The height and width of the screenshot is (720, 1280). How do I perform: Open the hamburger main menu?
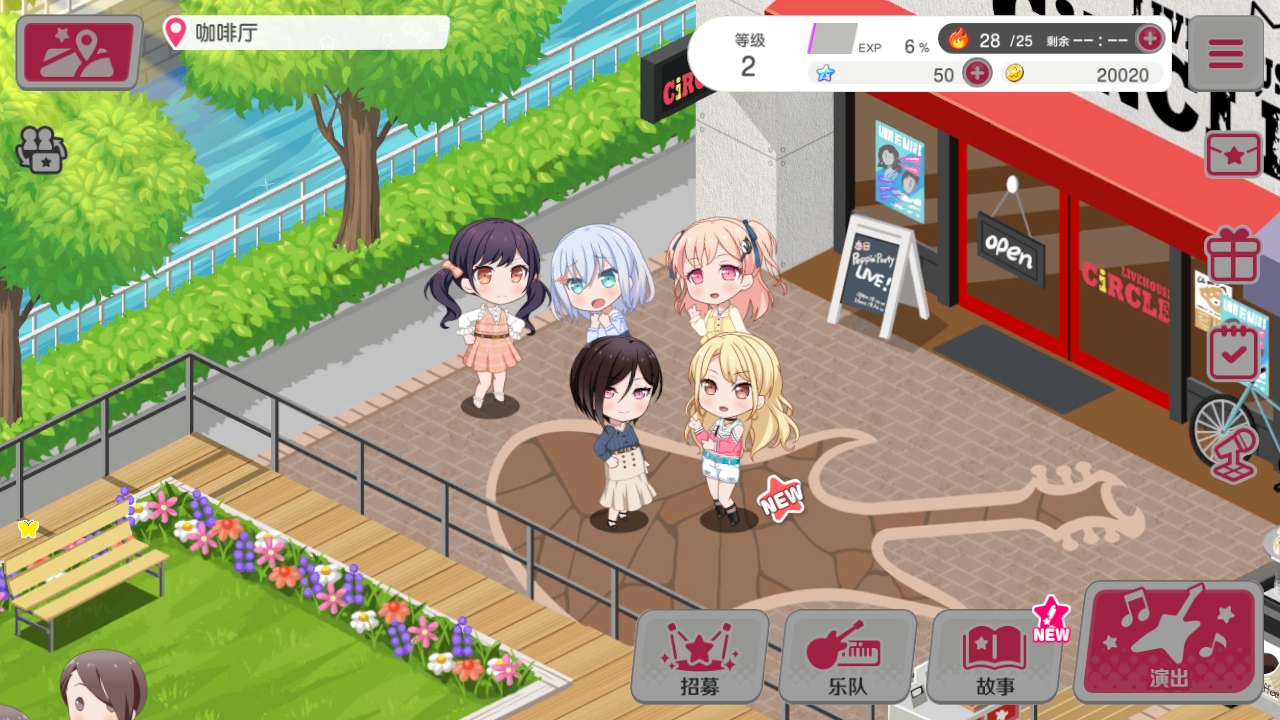pos(1224,53)
